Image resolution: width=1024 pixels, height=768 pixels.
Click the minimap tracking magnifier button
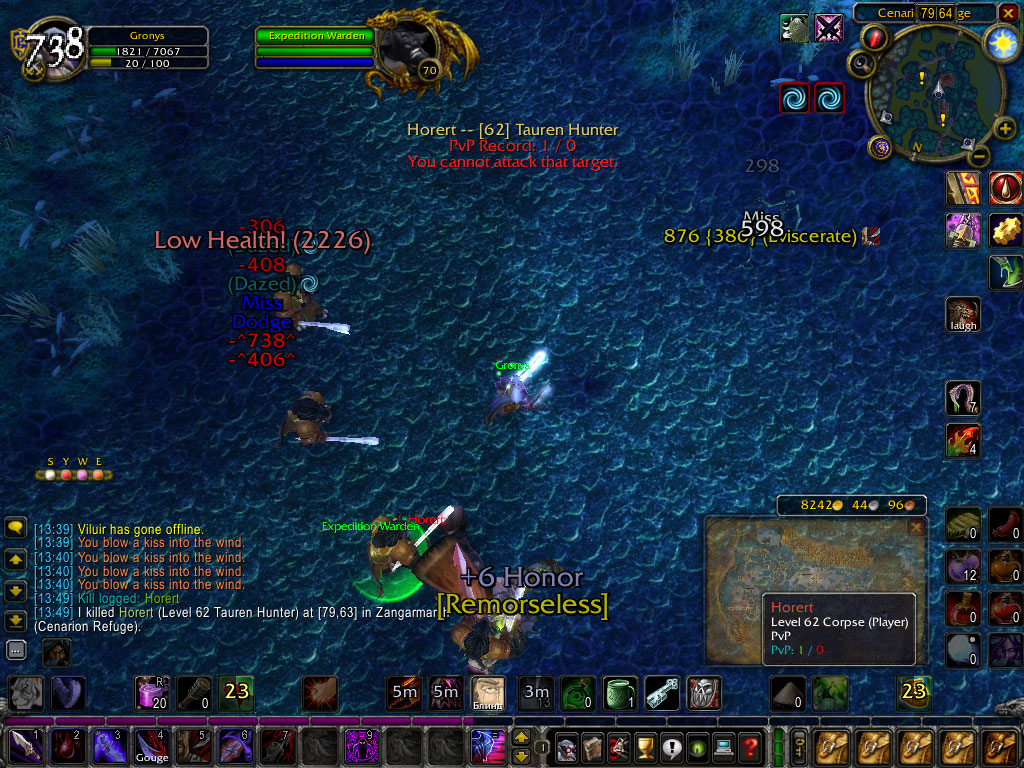860,64
